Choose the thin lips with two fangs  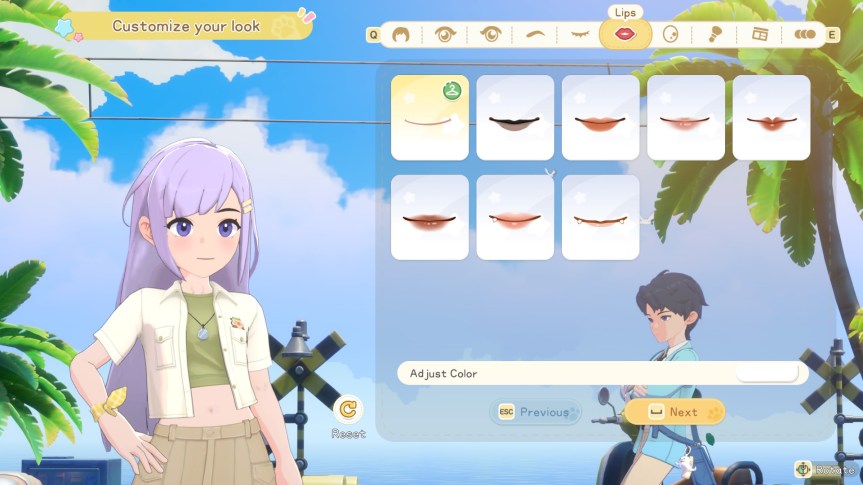601,217
